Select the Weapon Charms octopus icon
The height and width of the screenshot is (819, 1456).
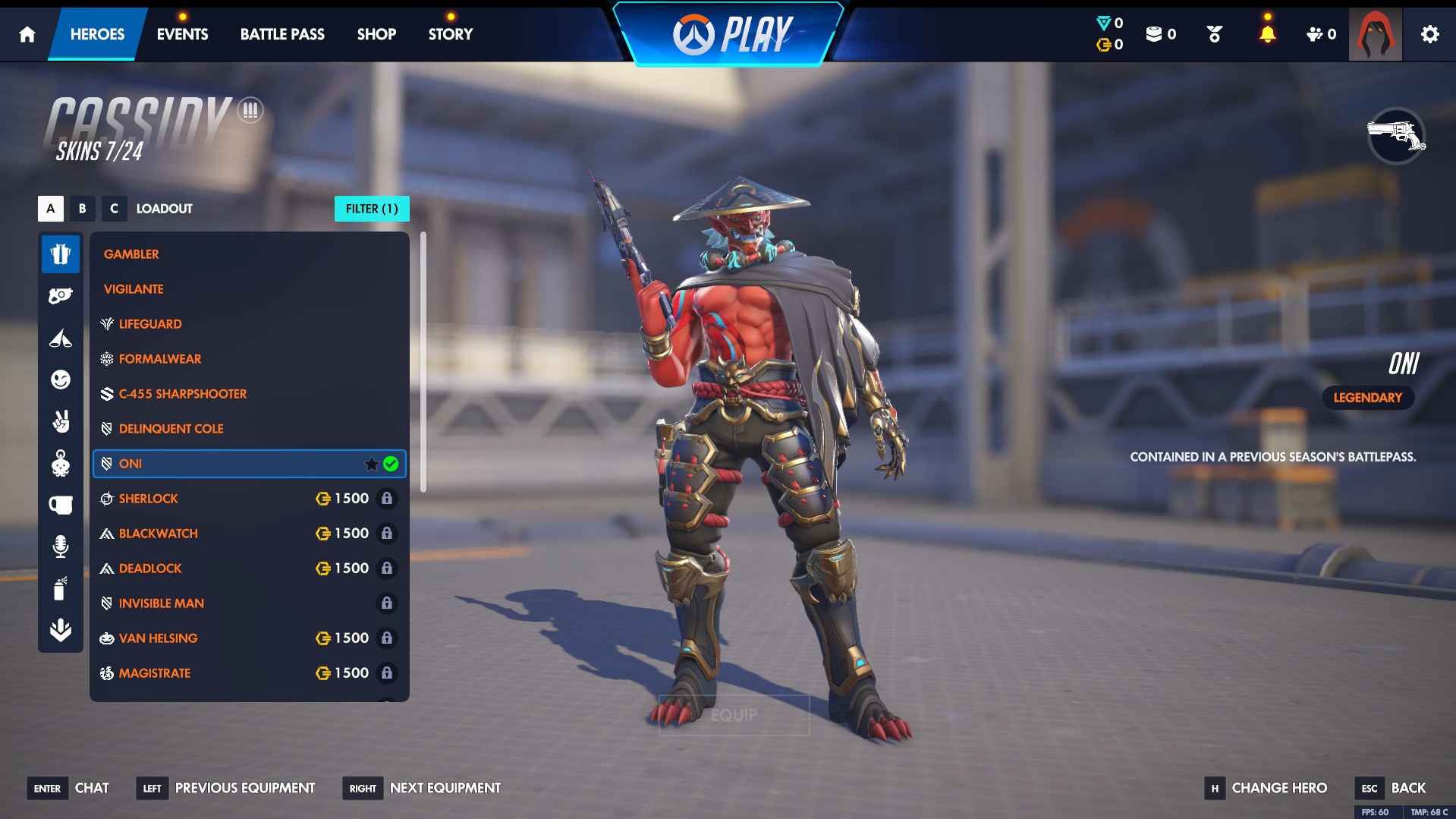click(x=61, y=465)
